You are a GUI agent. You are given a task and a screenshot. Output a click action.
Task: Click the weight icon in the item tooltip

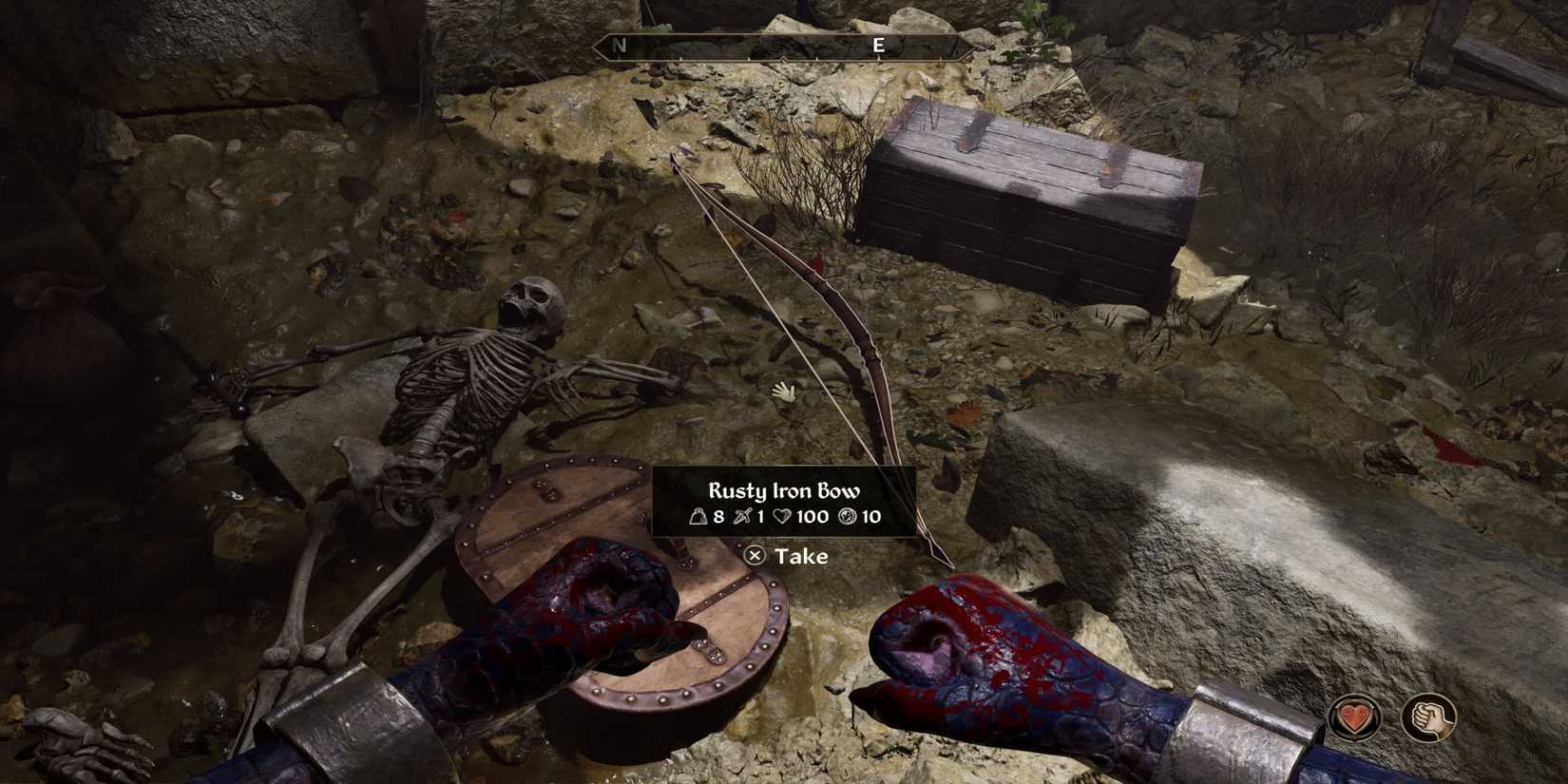coord(698,517)
